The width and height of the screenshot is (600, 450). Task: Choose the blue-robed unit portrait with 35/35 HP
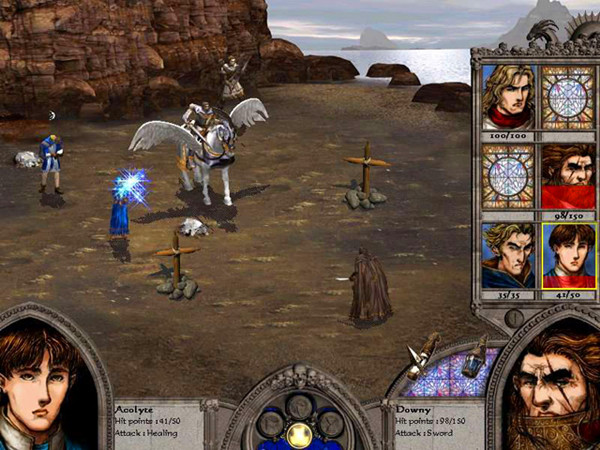click(508, 255)
